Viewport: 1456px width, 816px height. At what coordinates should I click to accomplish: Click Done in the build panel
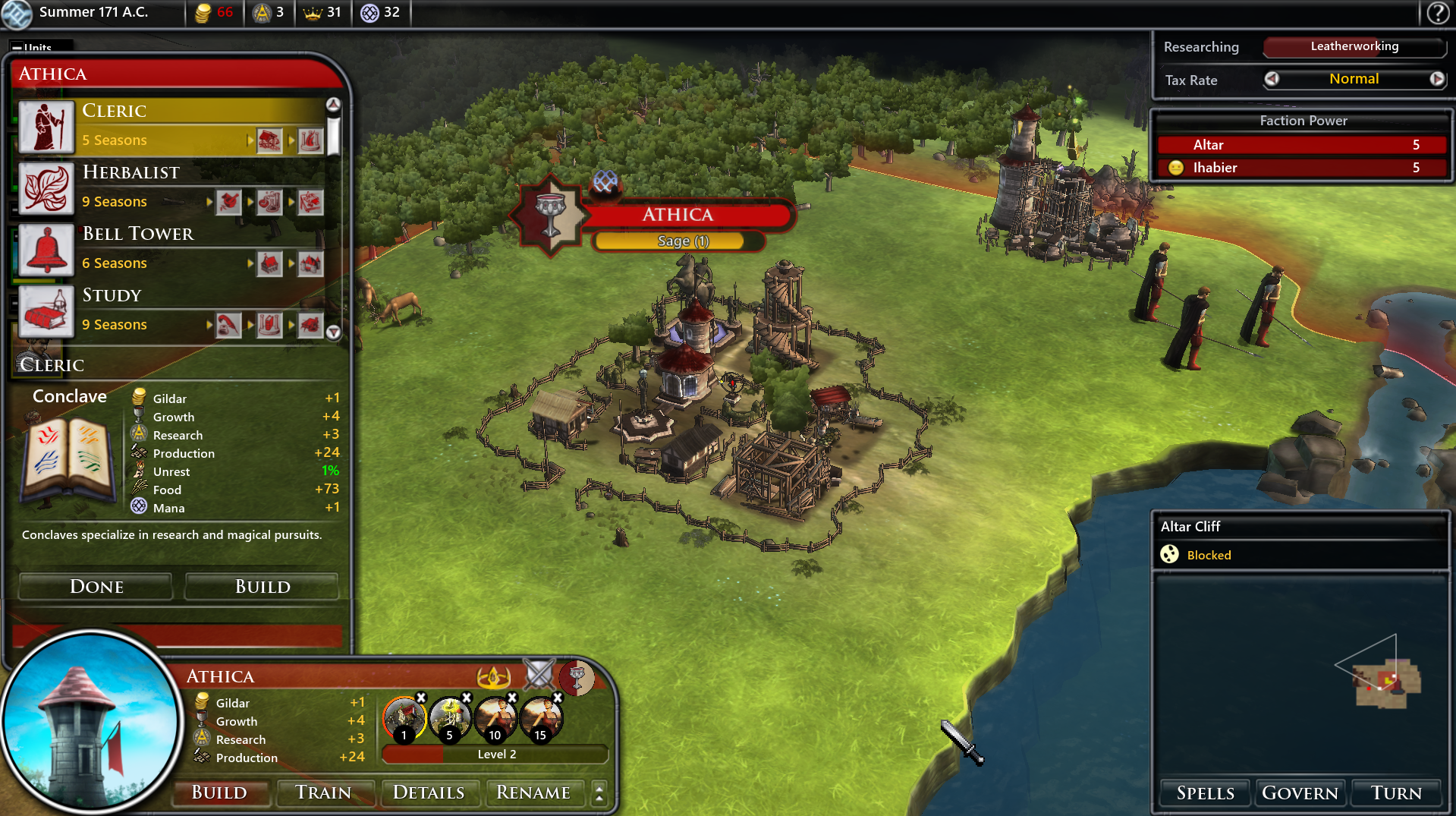(x=96, y=587)
